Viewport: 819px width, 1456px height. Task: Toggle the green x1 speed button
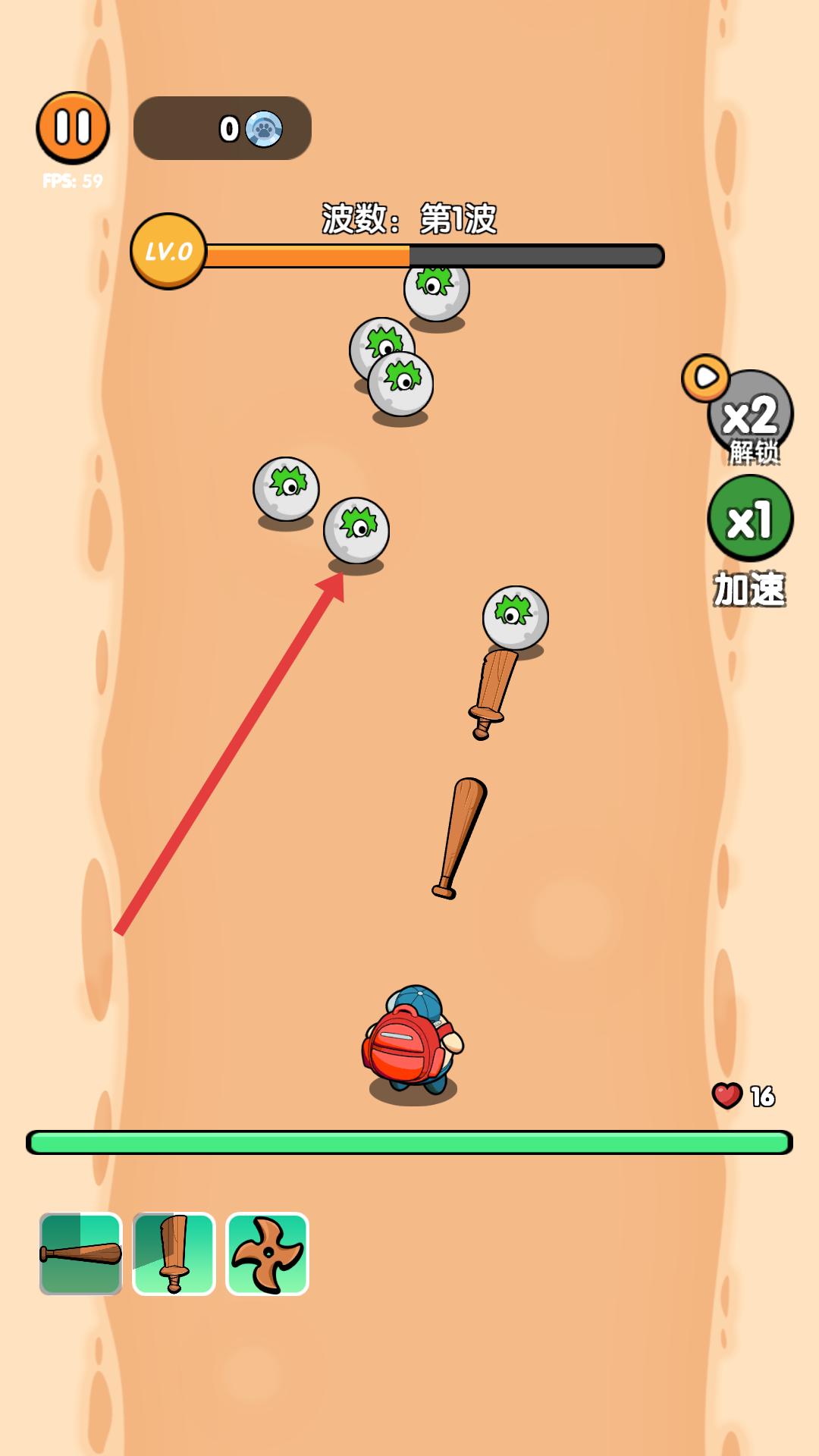pyautogui.click(x=749, y=519)
